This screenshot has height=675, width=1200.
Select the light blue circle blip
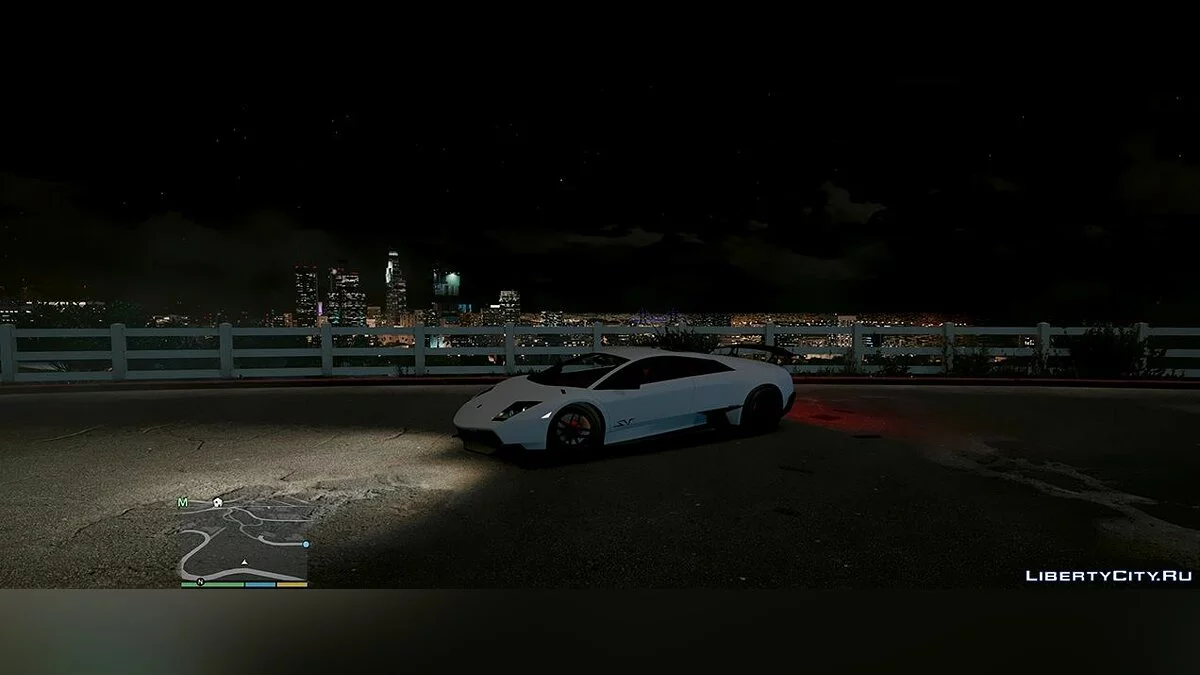[x=306, y=544]
